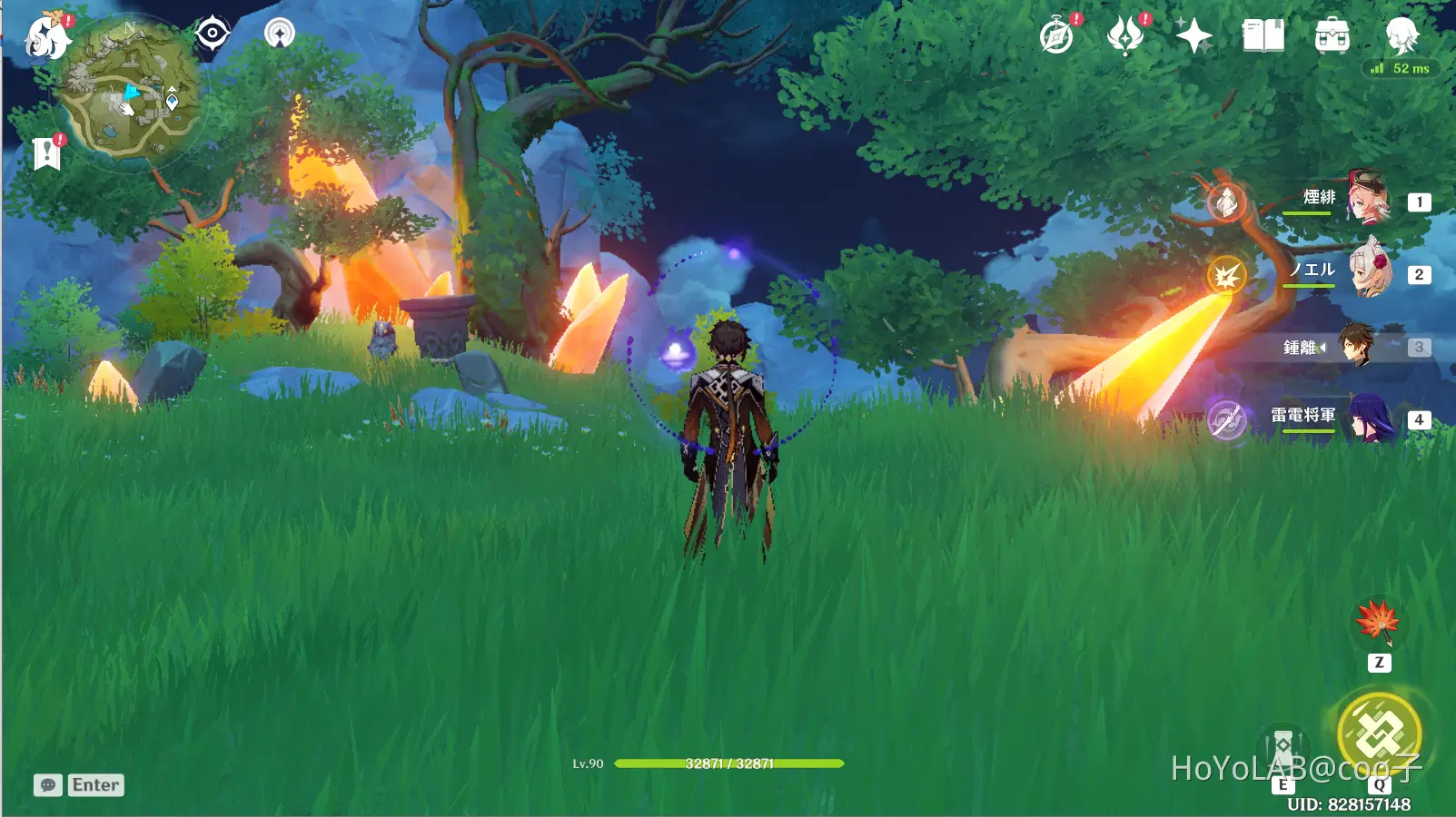Open the Events icon
This screenshot has width=1456, height=817.
pyautogui.click(x=1125, y=36)
